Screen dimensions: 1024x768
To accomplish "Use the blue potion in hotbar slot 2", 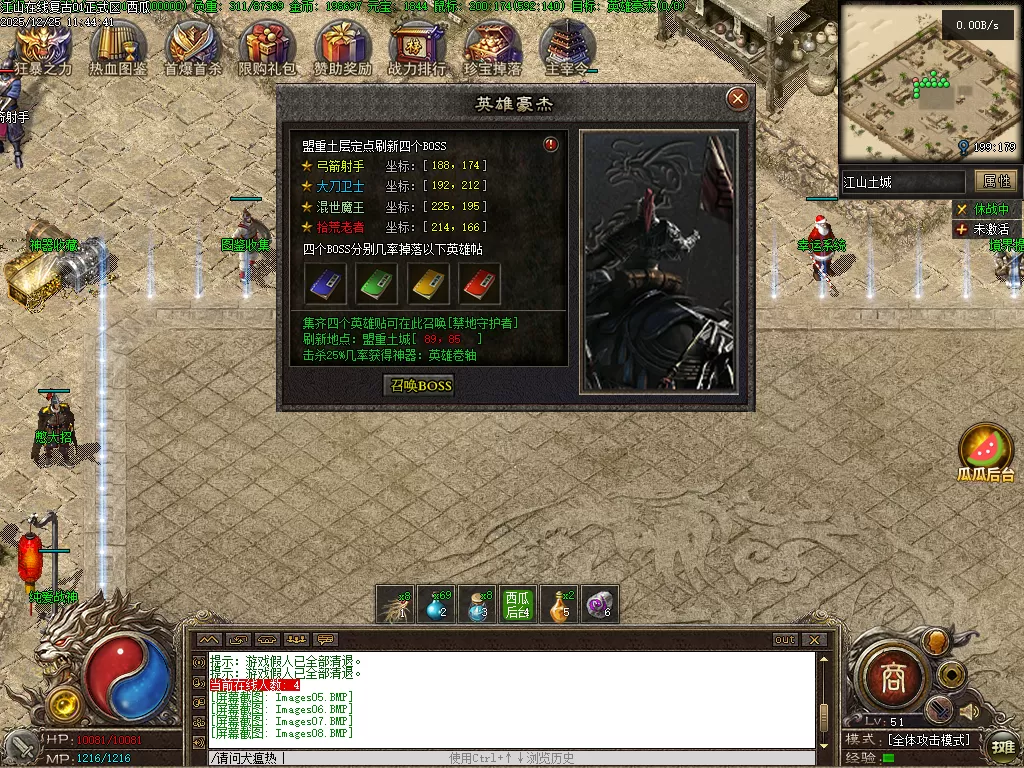I will click(x=436, y=605).
